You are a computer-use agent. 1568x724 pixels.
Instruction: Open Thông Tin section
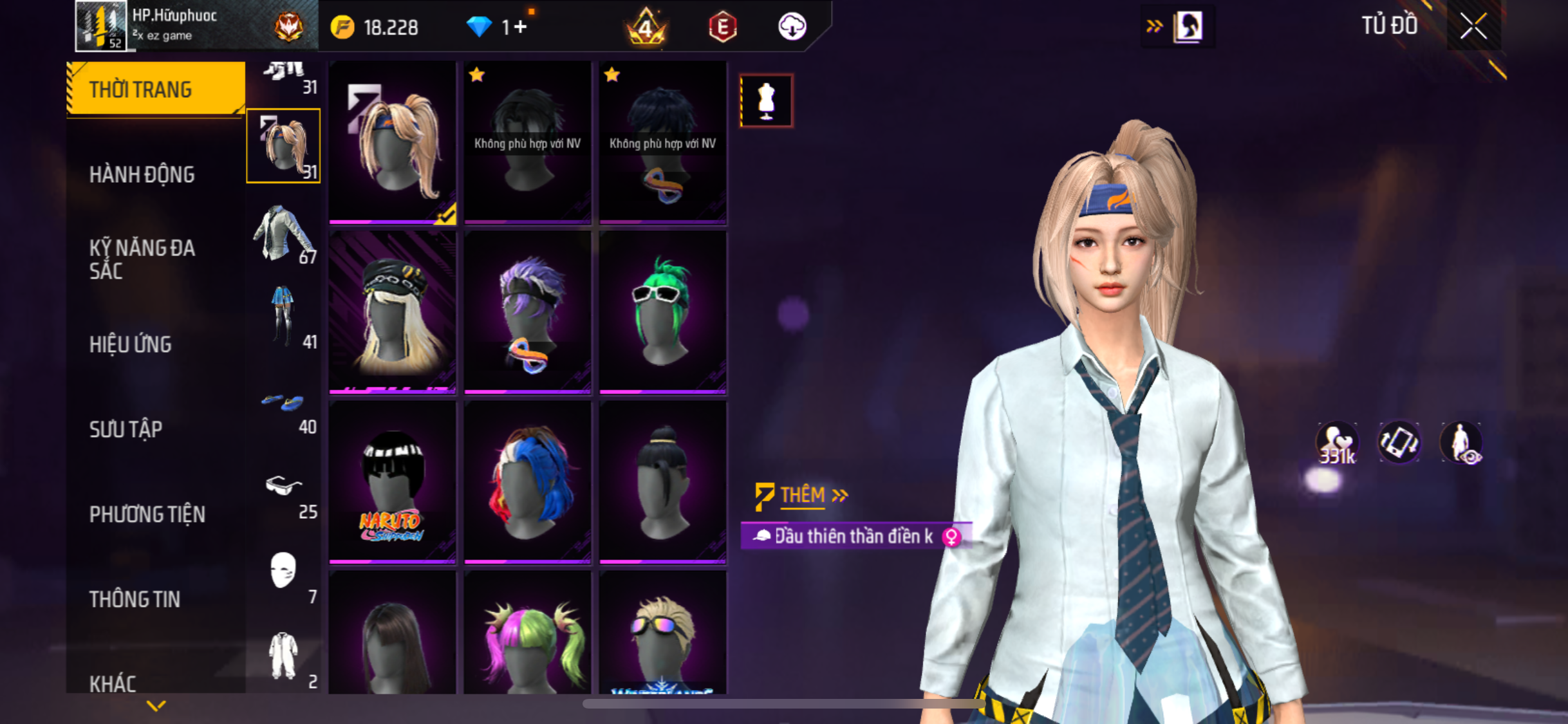135,599
